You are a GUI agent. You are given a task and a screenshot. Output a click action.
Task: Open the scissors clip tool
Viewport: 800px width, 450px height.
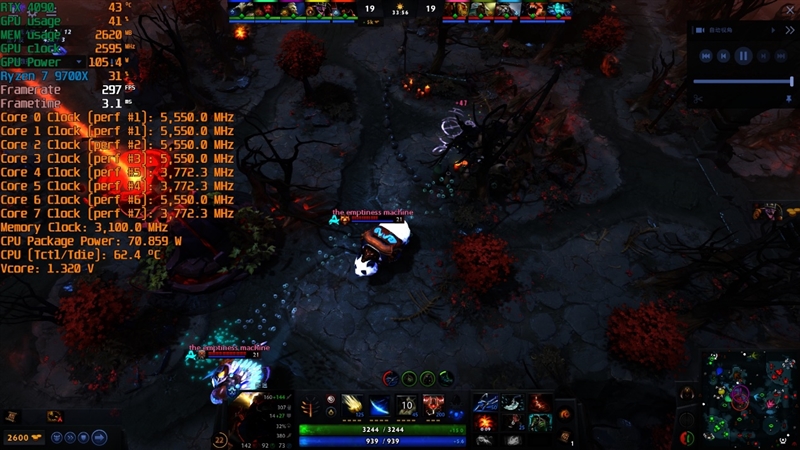pyautogui.click(x=699, y=99)
